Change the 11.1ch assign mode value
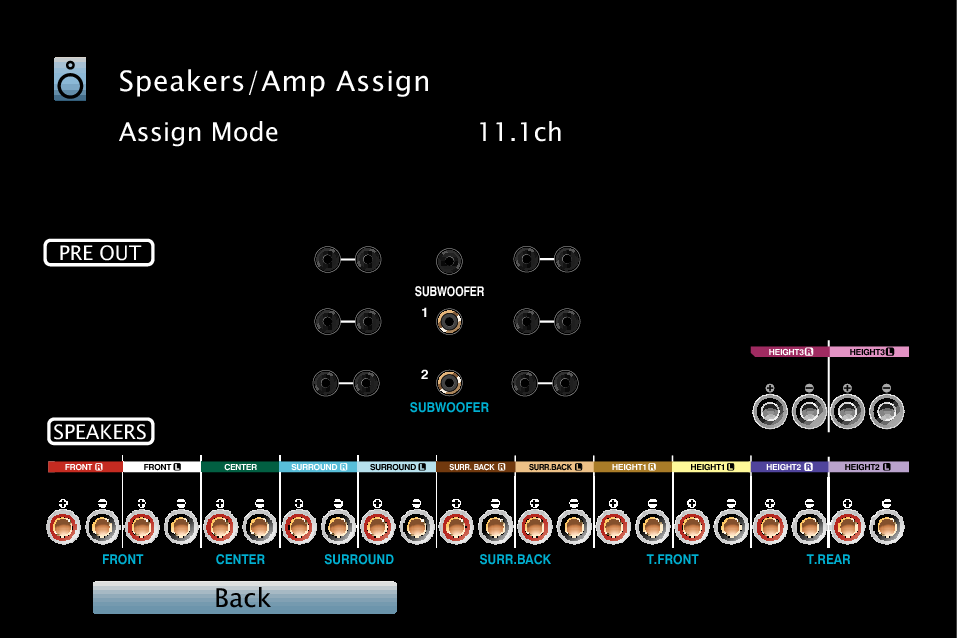 pyautogui.click(x=520, y=133)
